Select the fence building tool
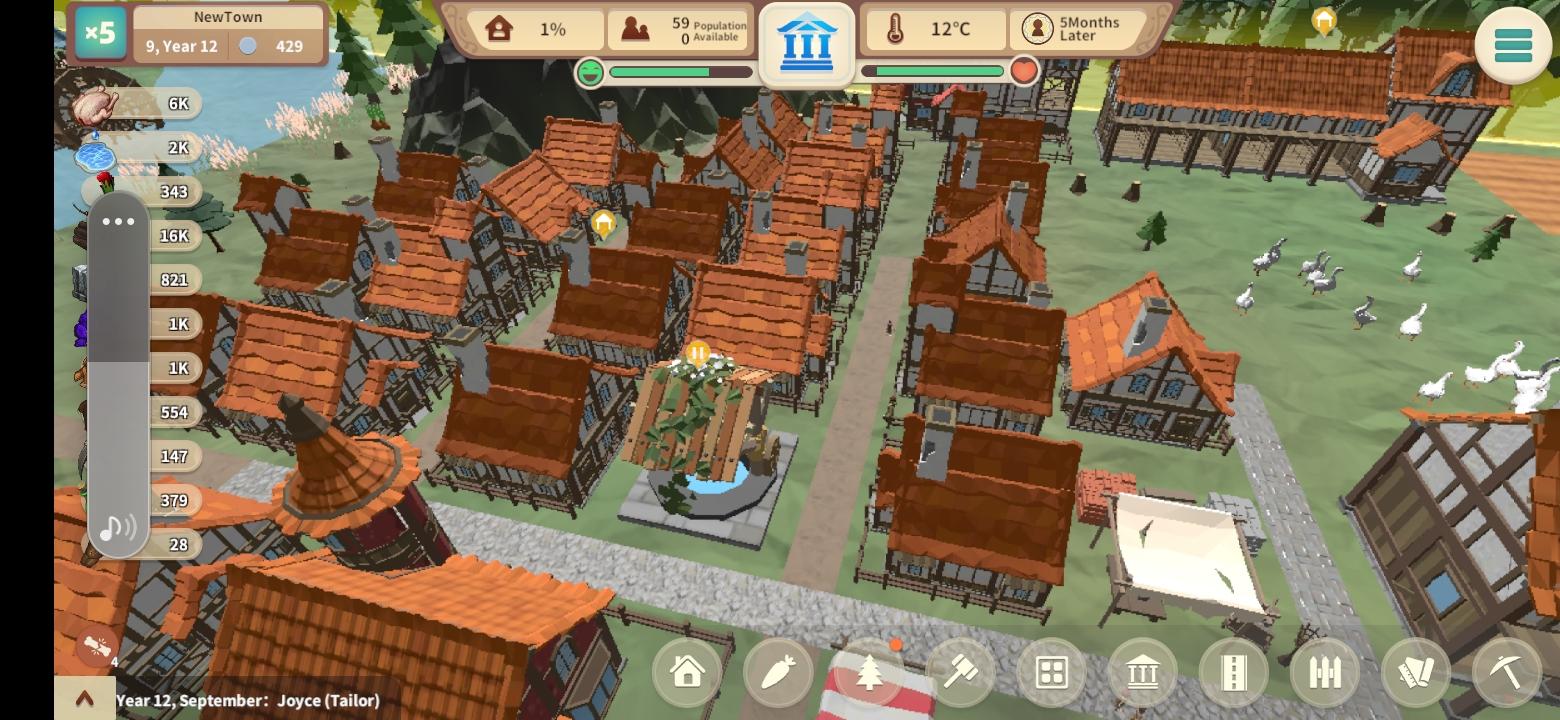1560x720 pixels. pos(1325,672)
